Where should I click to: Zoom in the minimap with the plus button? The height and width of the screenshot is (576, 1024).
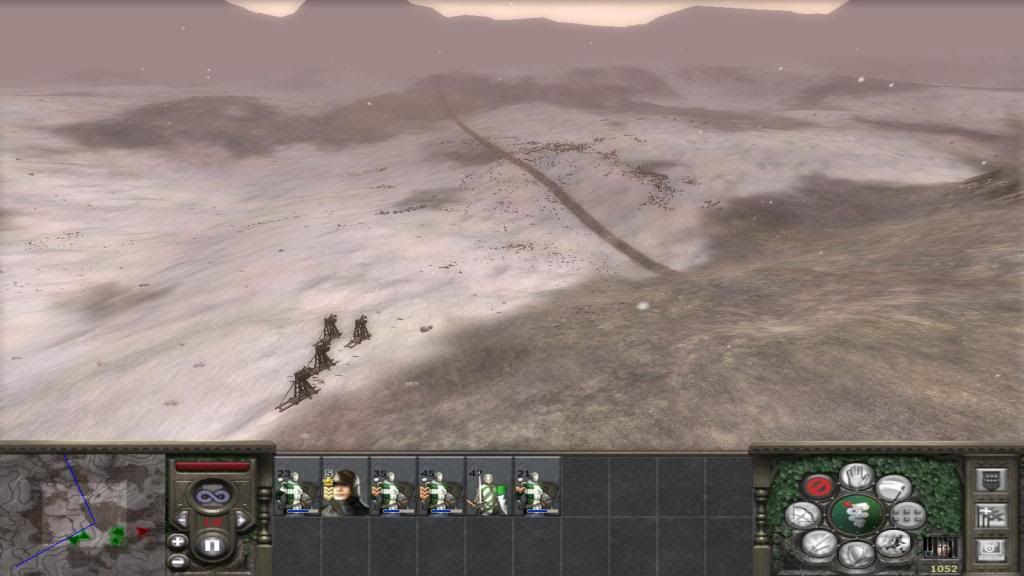pyautogui.click(x=178, y=541)
